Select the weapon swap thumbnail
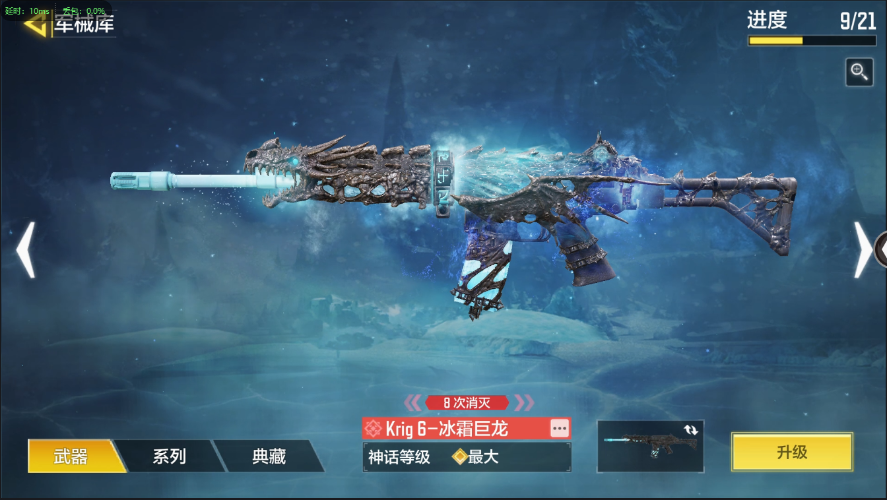The height and width of the screenshot is (500, 887). [650, 446]
